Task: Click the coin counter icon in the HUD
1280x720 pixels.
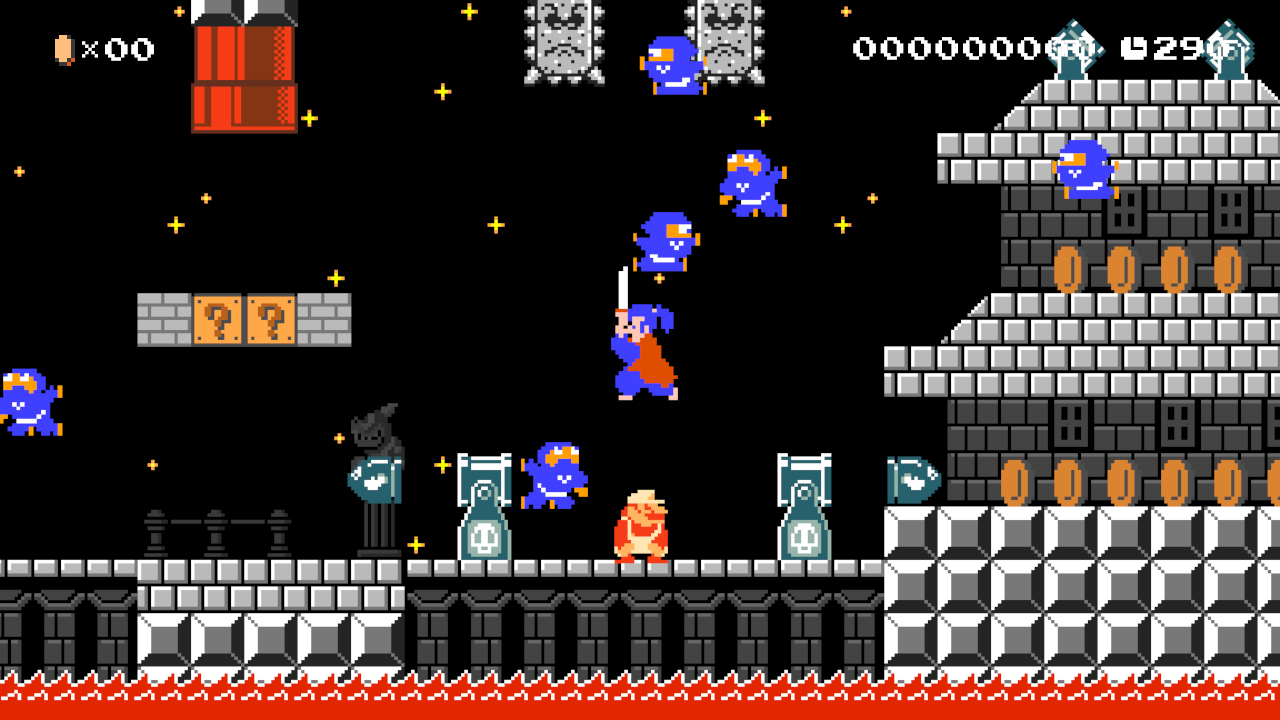Action: (x=65, y=47)
